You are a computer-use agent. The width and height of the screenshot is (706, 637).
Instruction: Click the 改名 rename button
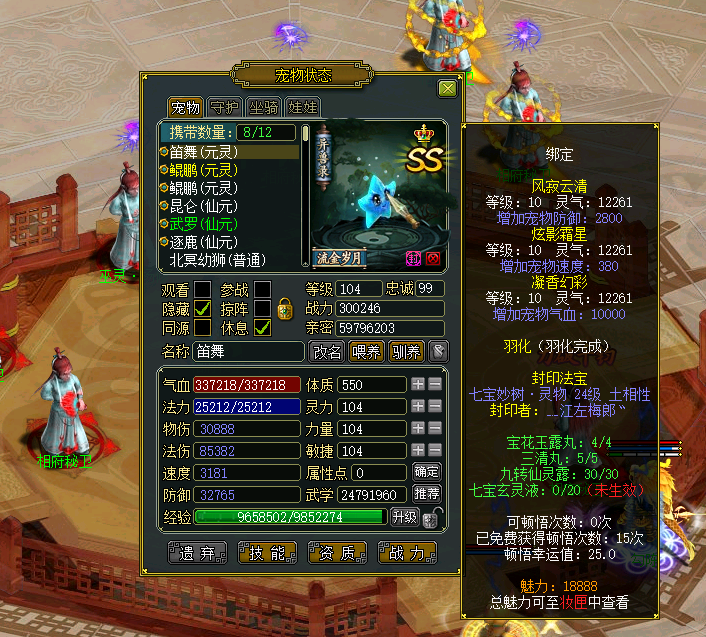[x=327, y=351]
